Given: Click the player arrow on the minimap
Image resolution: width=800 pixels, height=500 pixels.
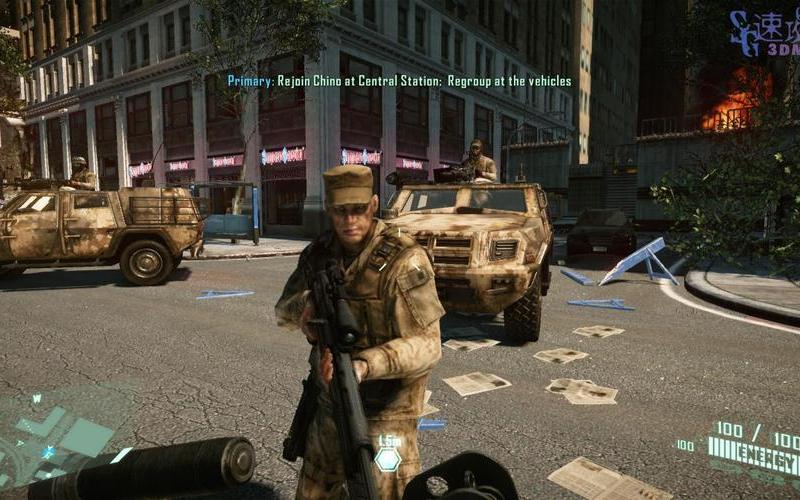Looking at the screenshot, I should 48,452.
